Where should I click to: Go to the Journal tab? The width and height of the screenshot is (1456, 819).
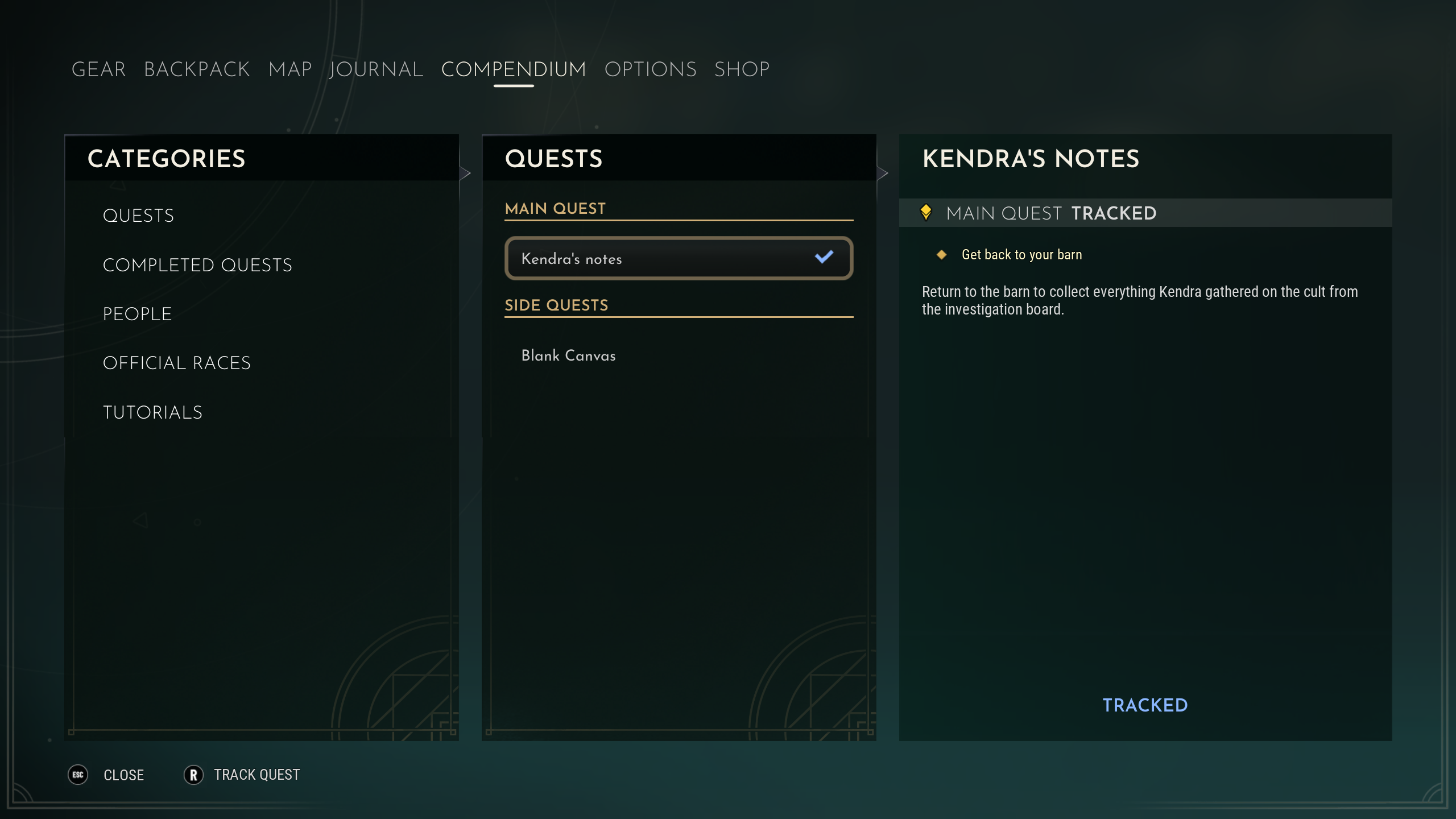click(x=376, y=69)
